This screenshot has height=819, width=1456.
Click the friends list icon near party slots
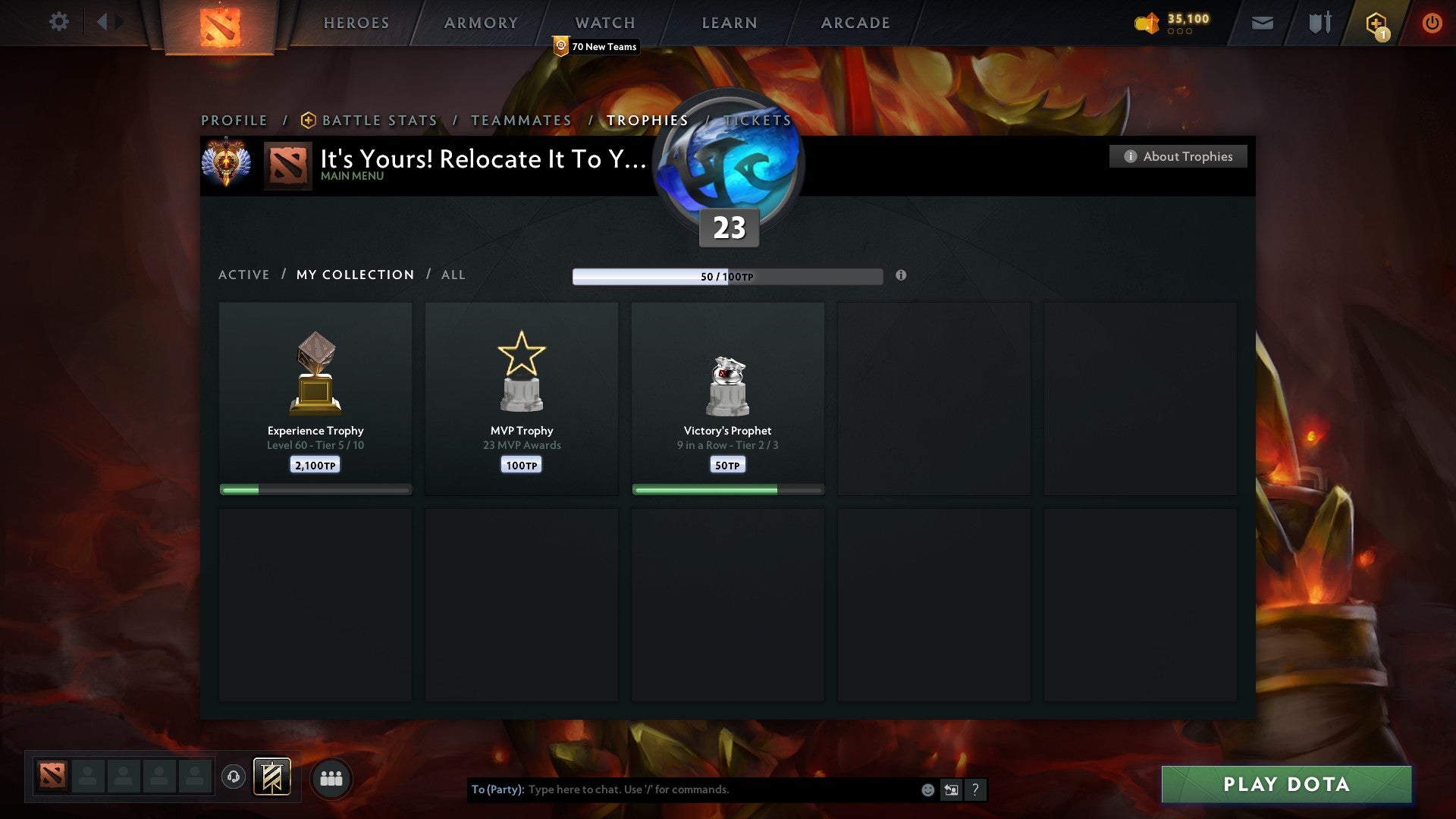click(331, 778)
